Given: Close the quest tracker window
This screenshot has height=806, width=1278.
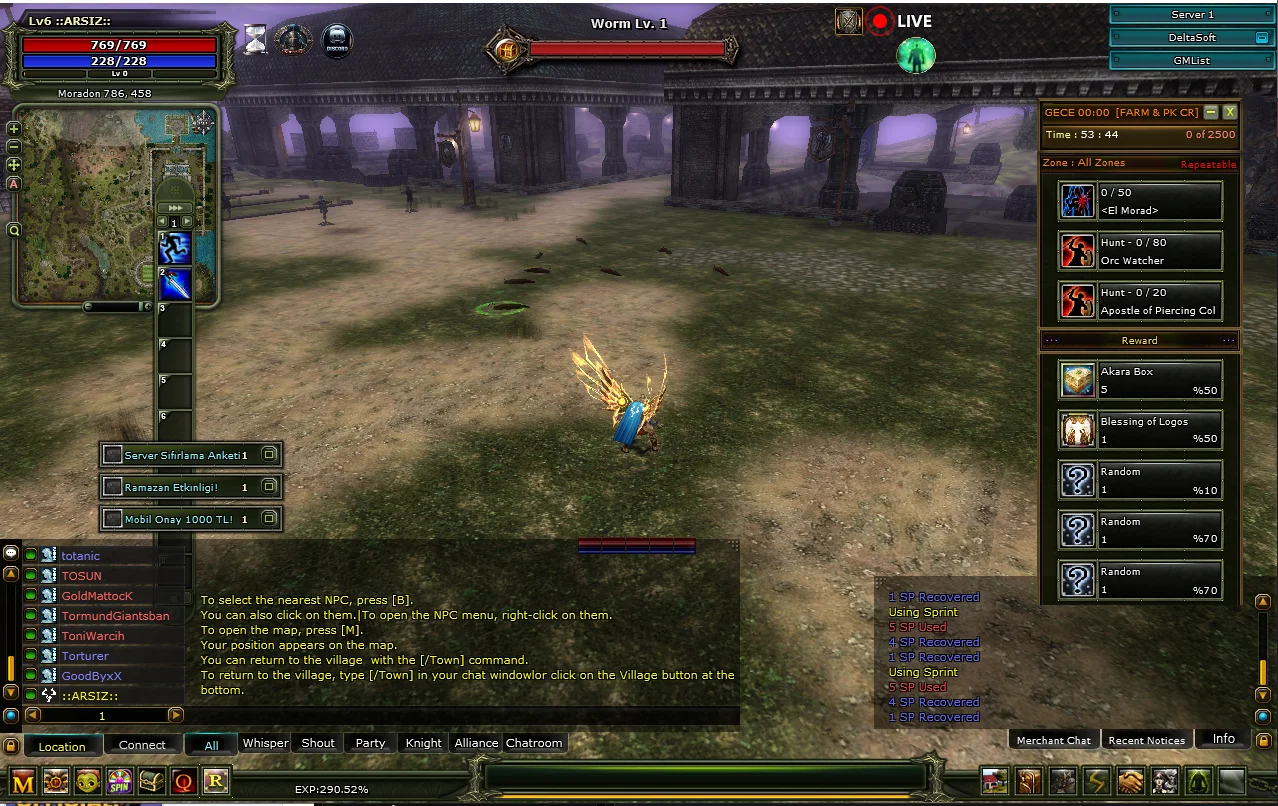Looking at the screenshot, I should [1230, 112].
